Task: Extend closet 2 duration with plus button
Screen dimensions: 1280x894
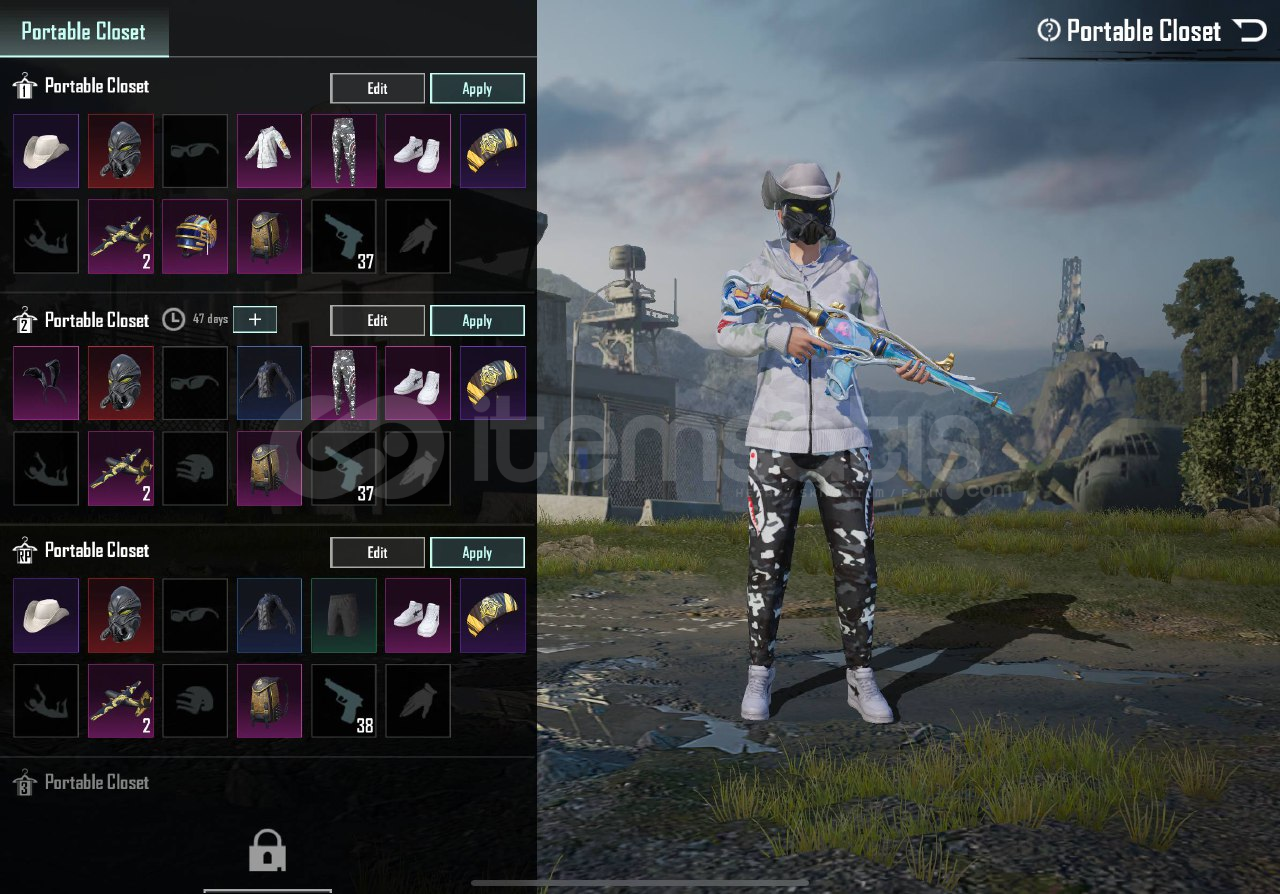Action: 255,319
